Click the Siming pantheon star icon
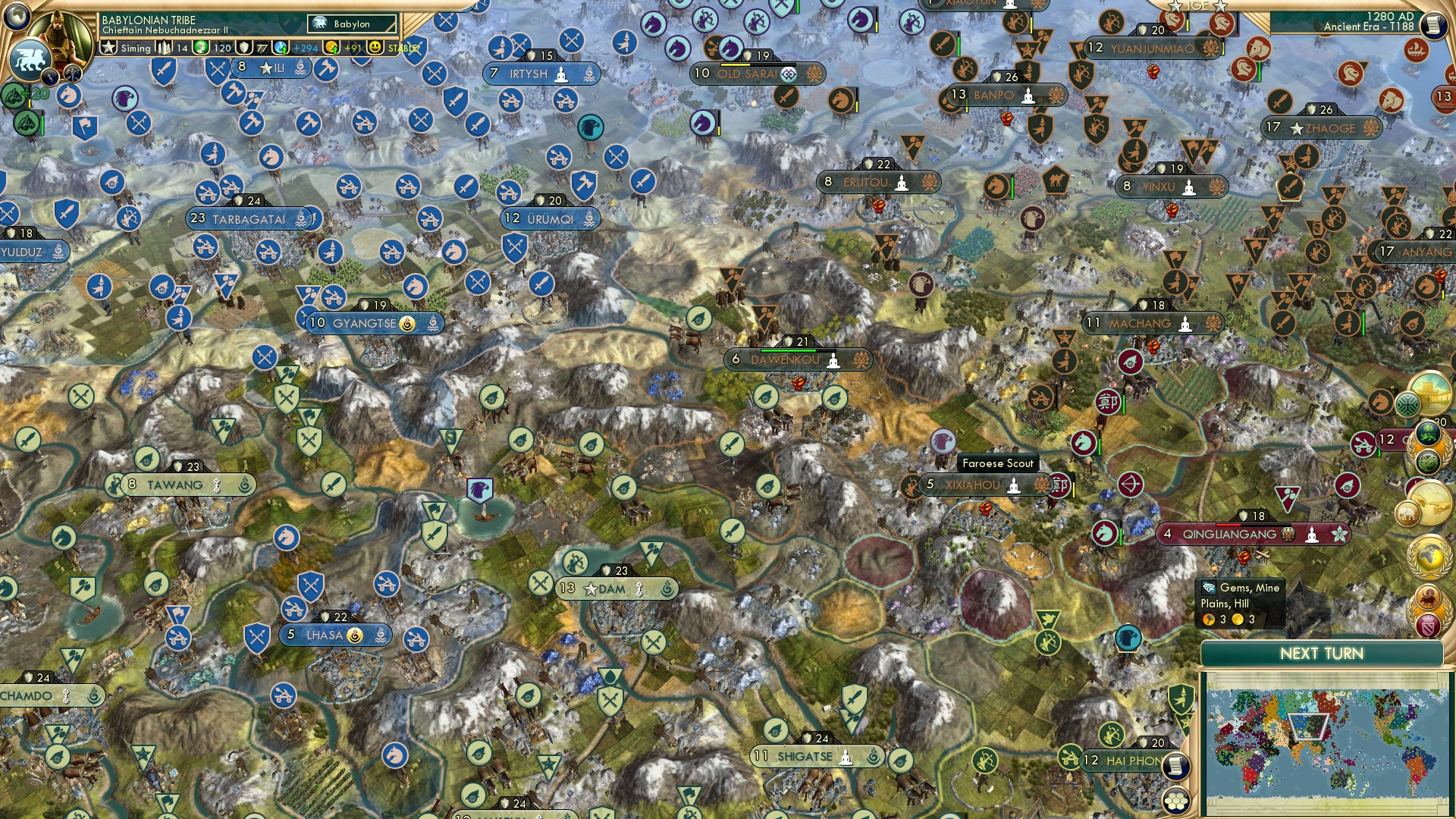Screen dimensions: 1456x819 pyautogui.click(x=108, y=47)
